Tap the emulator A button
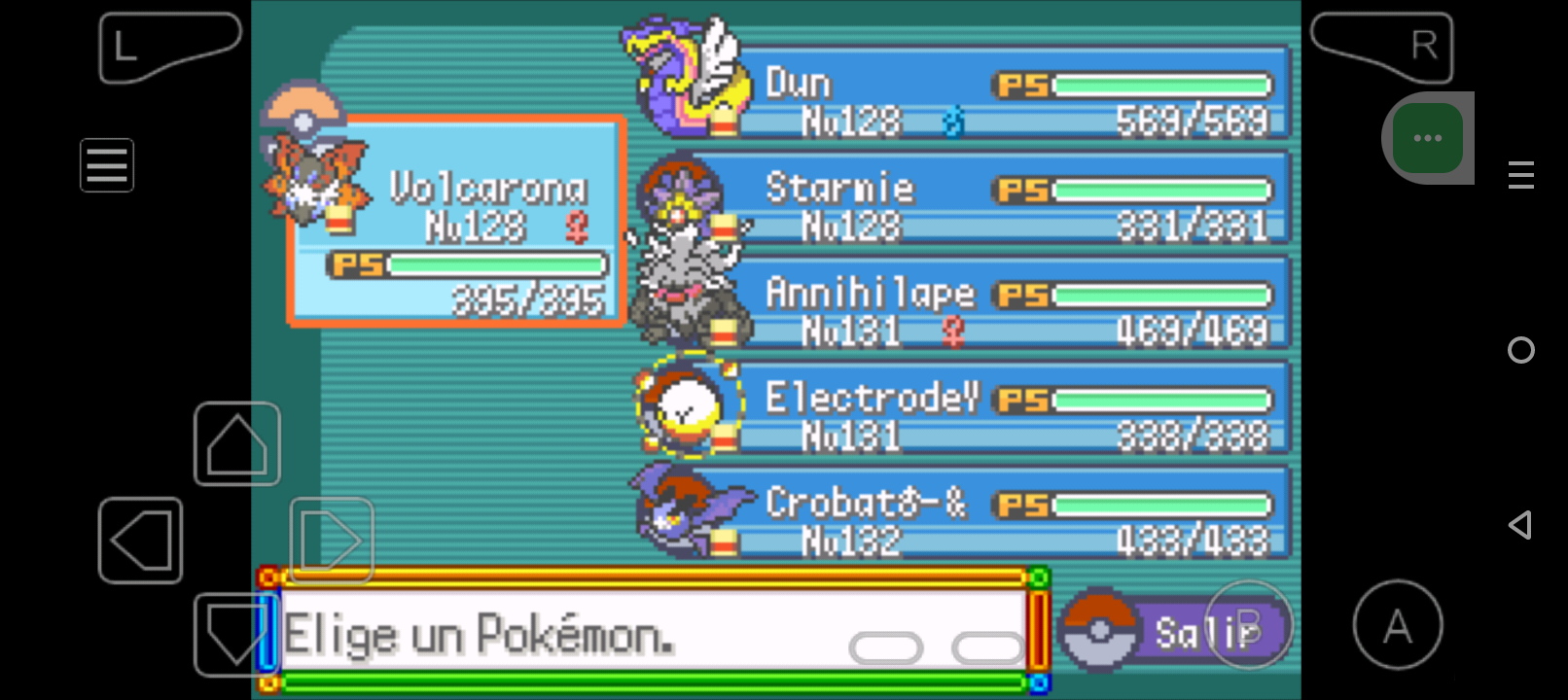Screen dimensions: 1568x700 [x=1397, y=625]
